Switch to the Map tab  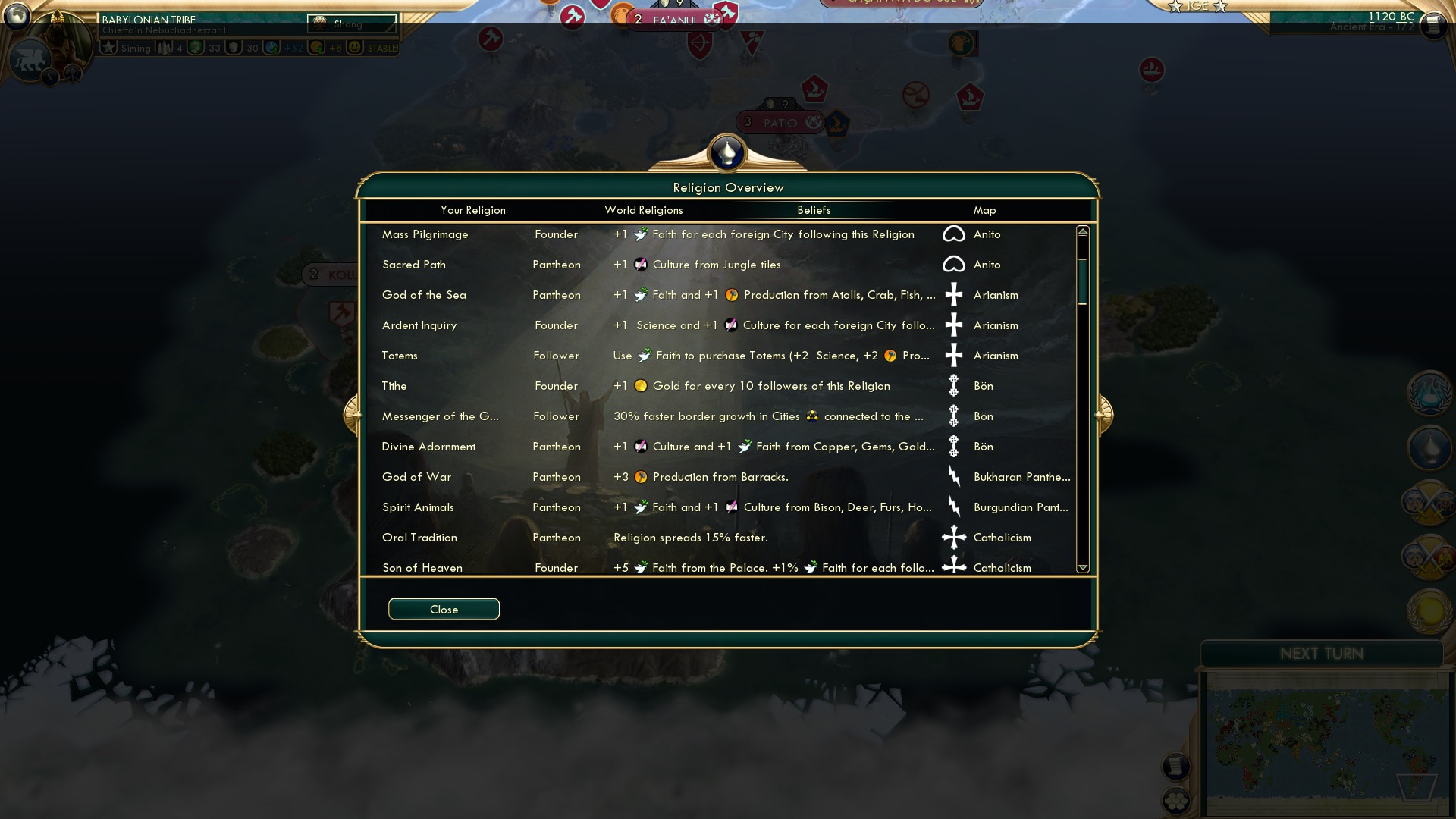click(984, 210)
